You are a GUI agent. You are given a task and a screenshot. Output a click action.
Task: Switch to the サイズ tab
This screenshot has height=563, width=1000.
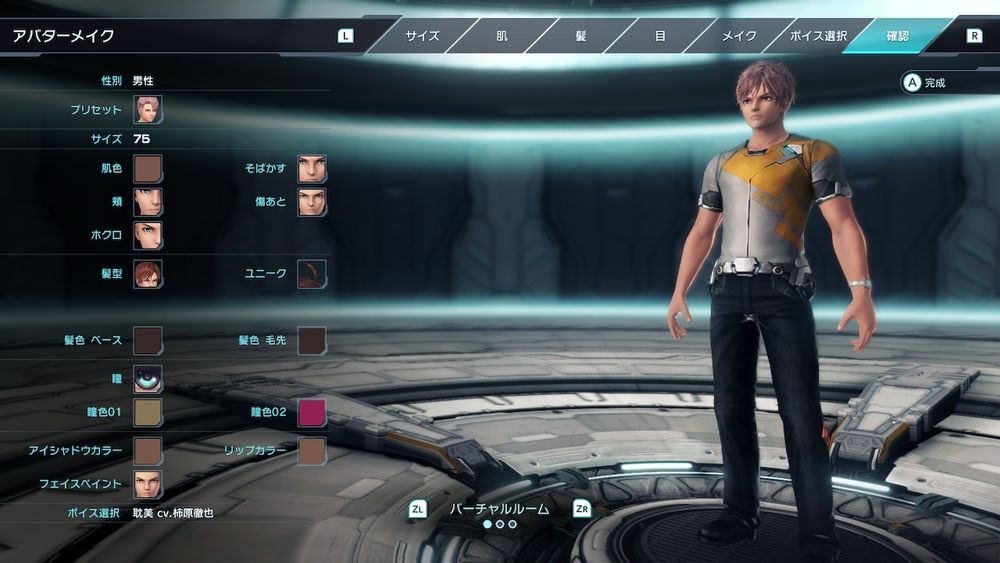(422, 36)
